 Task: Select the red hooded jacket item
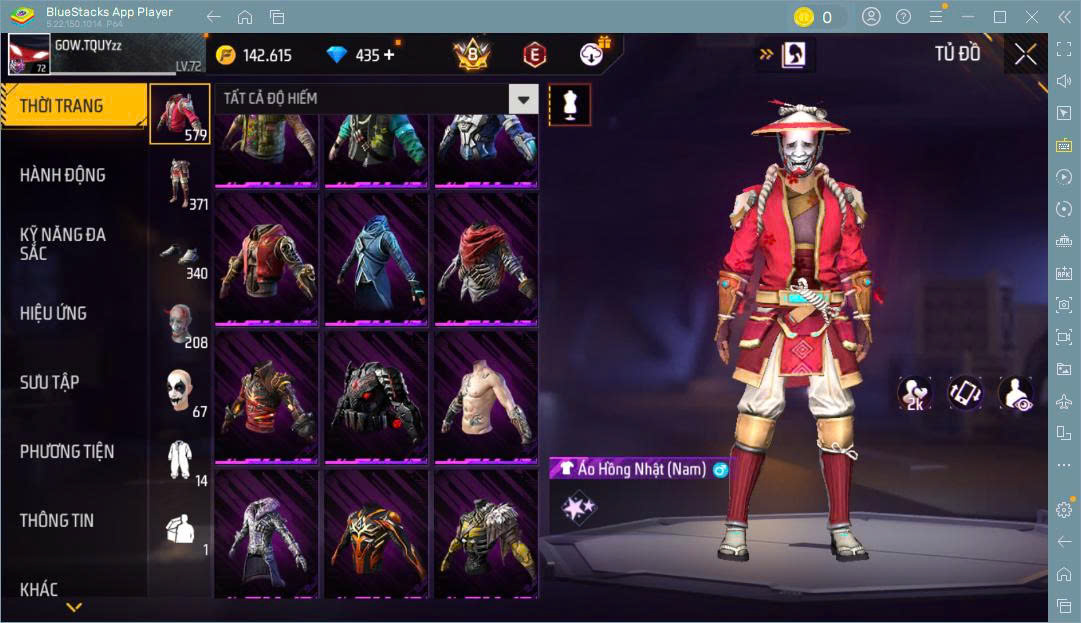(x=267, y=258)
